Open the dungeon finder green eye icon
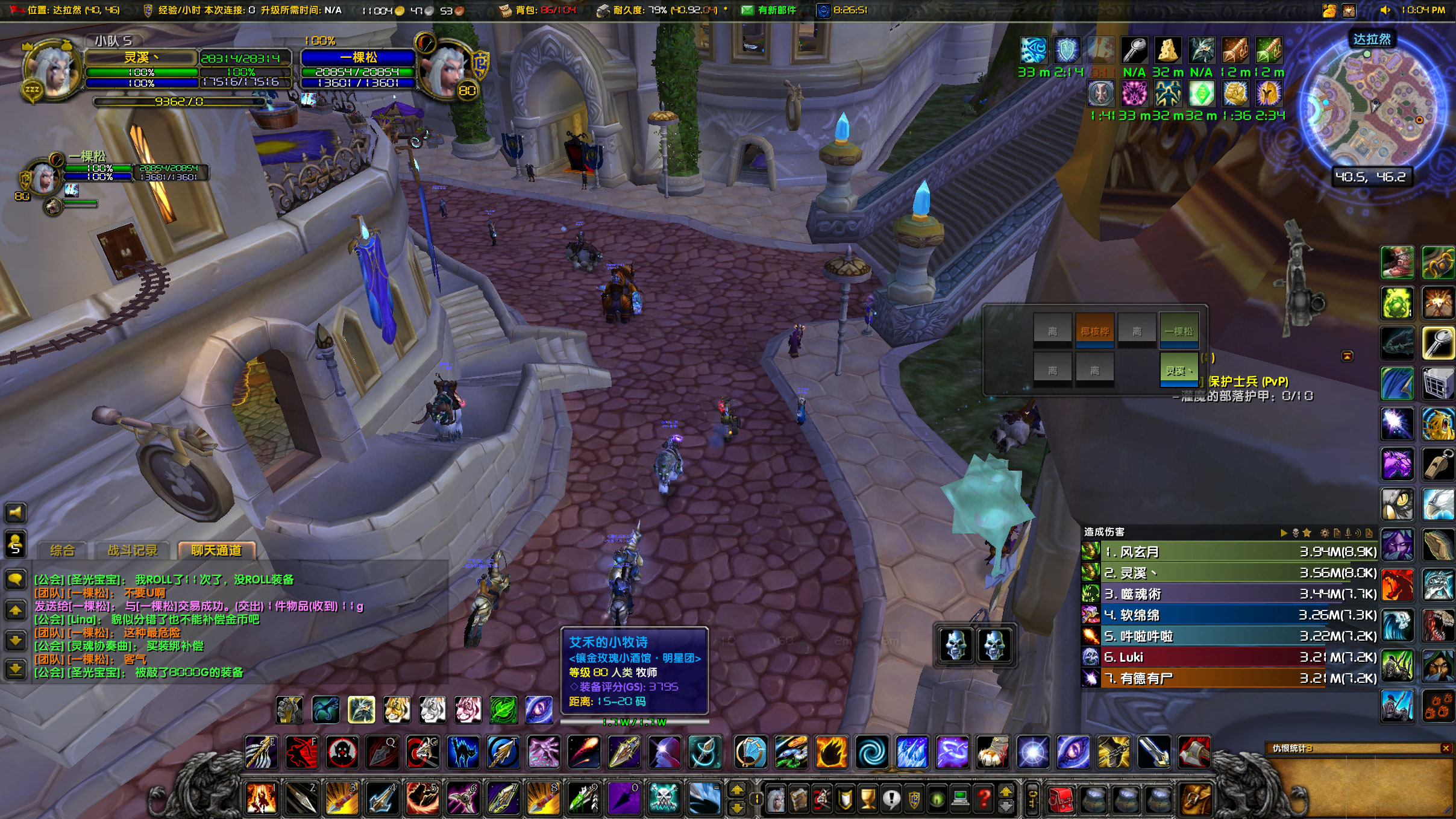The height and width of the screenshot is (819, 1456). 937,799
